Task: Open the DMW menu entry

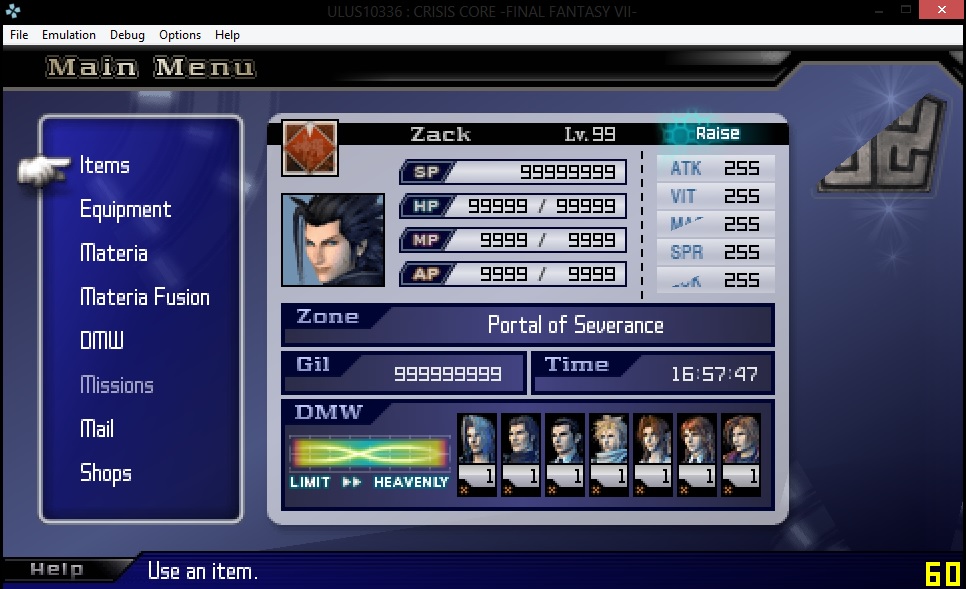Action: click(102, 341)
